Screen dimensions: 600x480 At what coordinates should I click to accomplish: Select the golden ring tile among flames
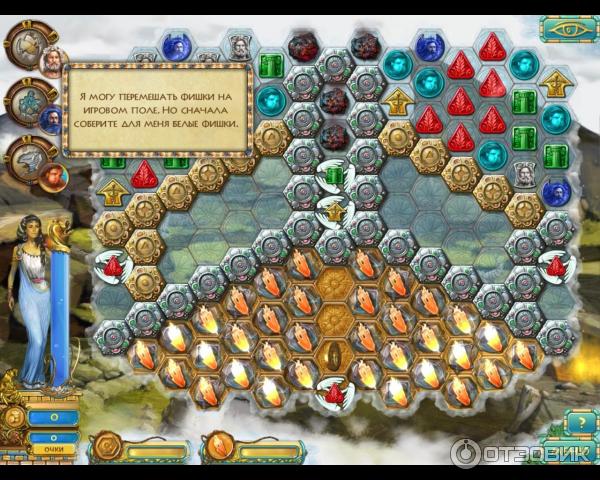tap(333, 356)
